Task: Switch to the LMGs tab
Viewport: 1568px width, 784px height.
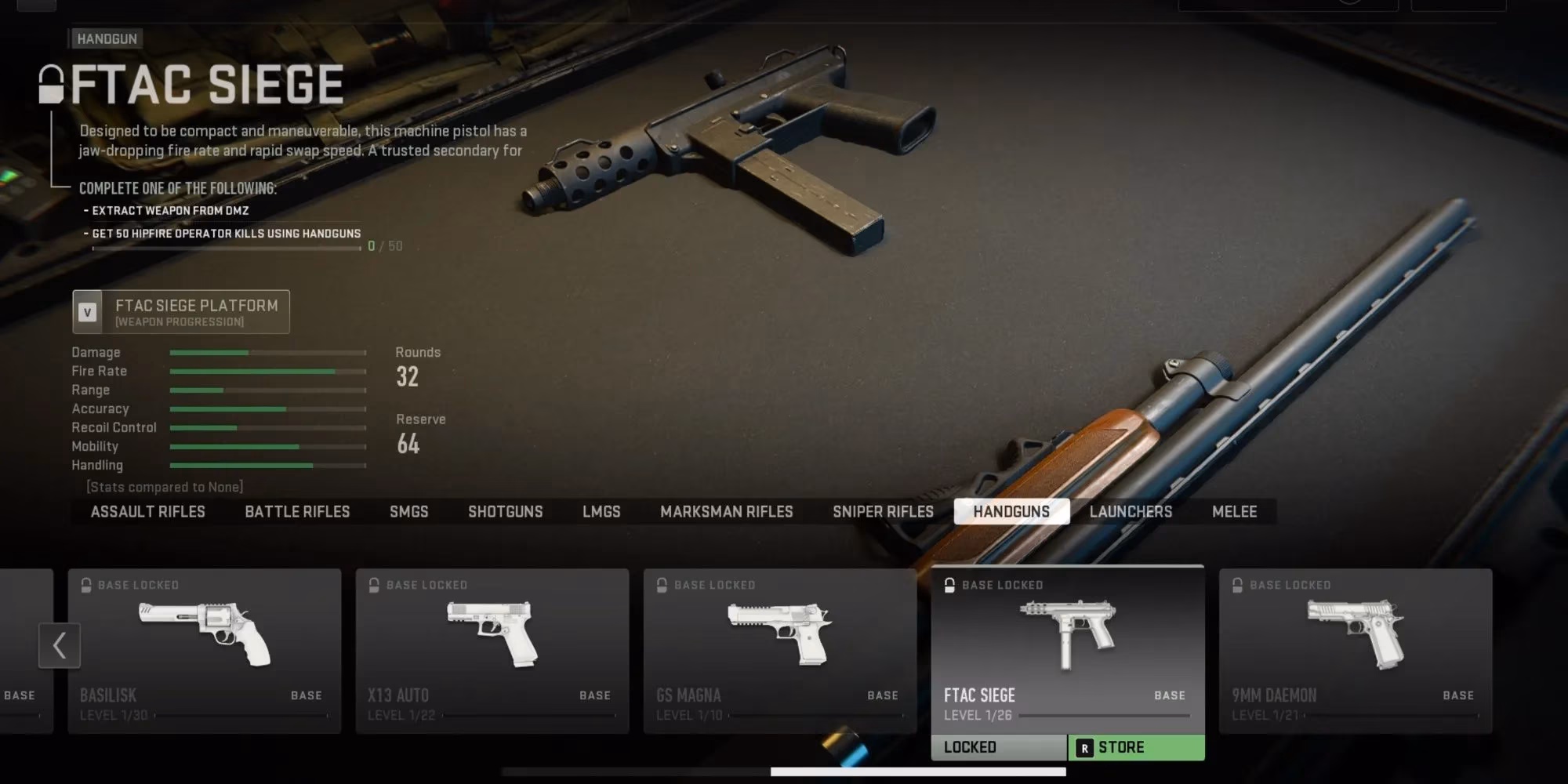Action: point(601,512)
